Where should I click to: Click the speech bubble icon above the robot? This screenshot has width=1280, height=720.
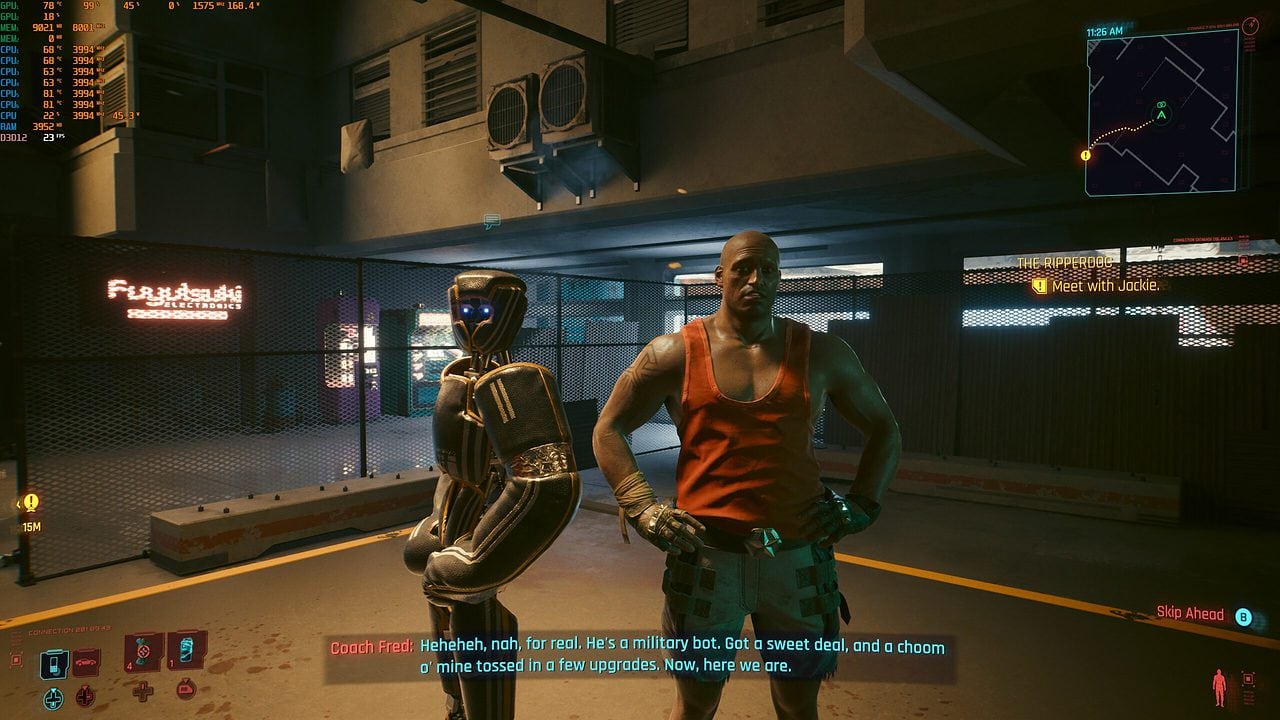(491, 221)
